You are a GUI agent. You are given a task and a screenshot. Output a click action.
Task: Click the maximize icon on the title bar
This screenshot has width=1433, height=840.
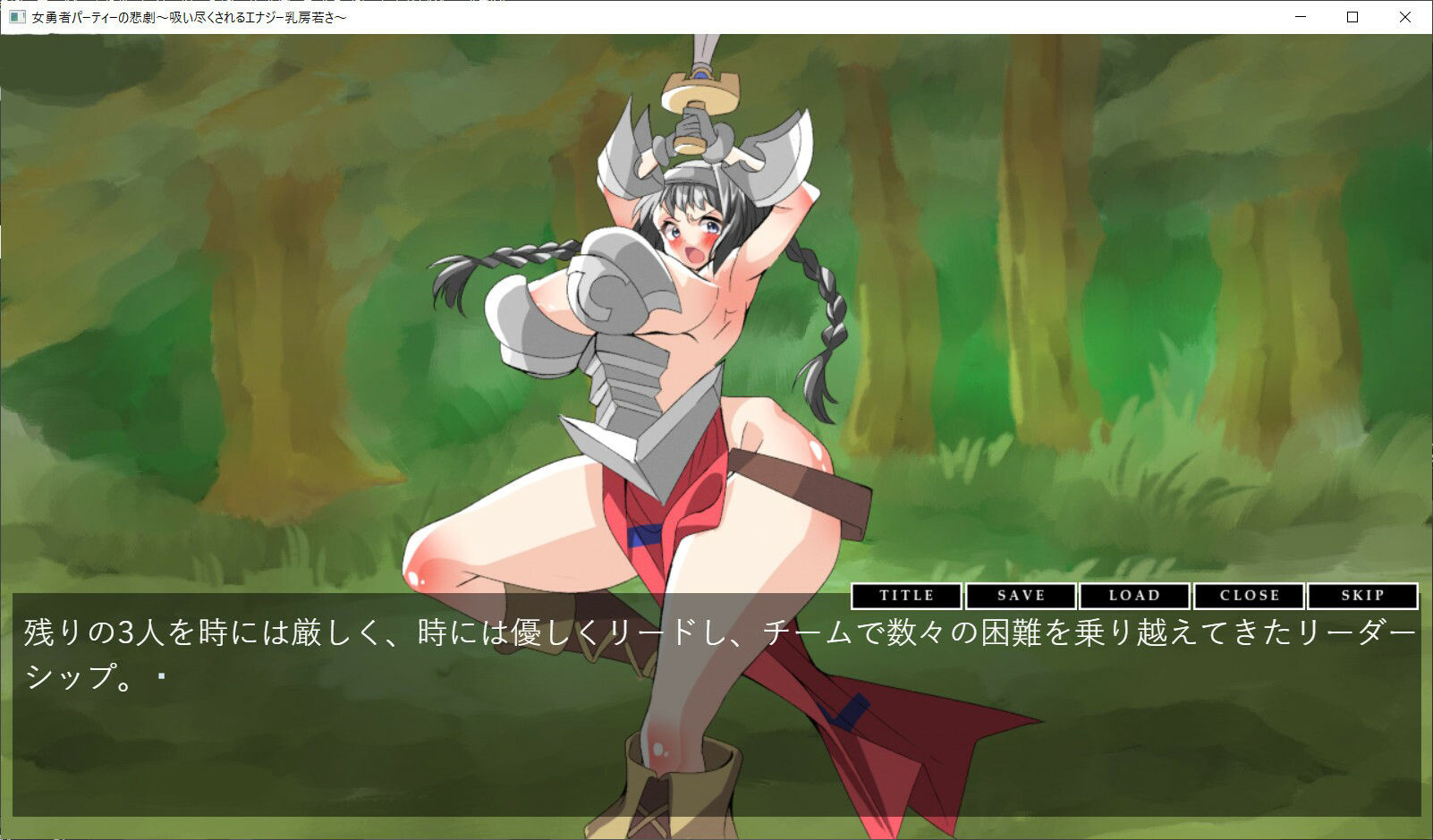pos(1352,16)
